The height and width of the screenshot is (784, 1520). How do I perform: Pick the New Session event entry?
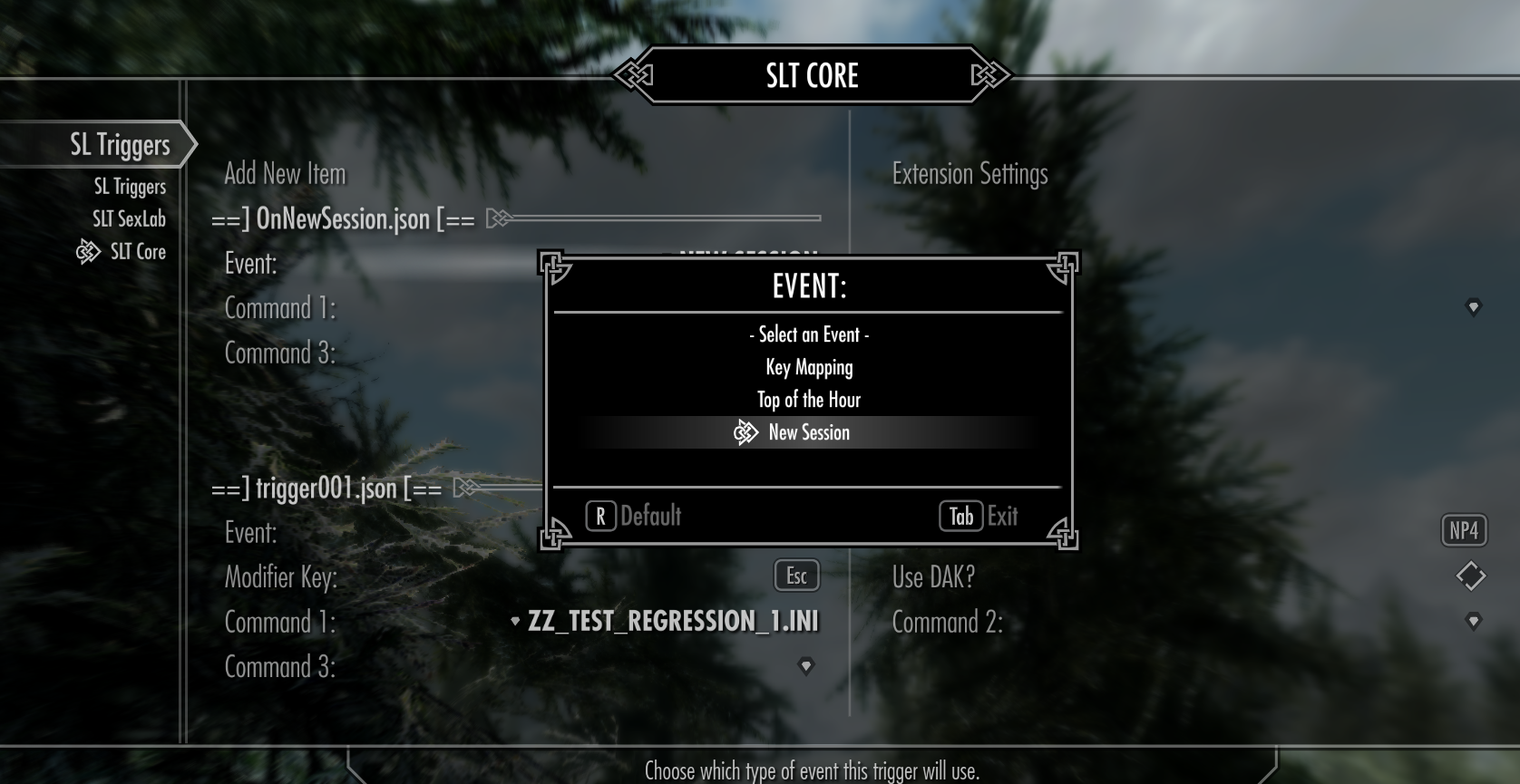click(809, 432)
